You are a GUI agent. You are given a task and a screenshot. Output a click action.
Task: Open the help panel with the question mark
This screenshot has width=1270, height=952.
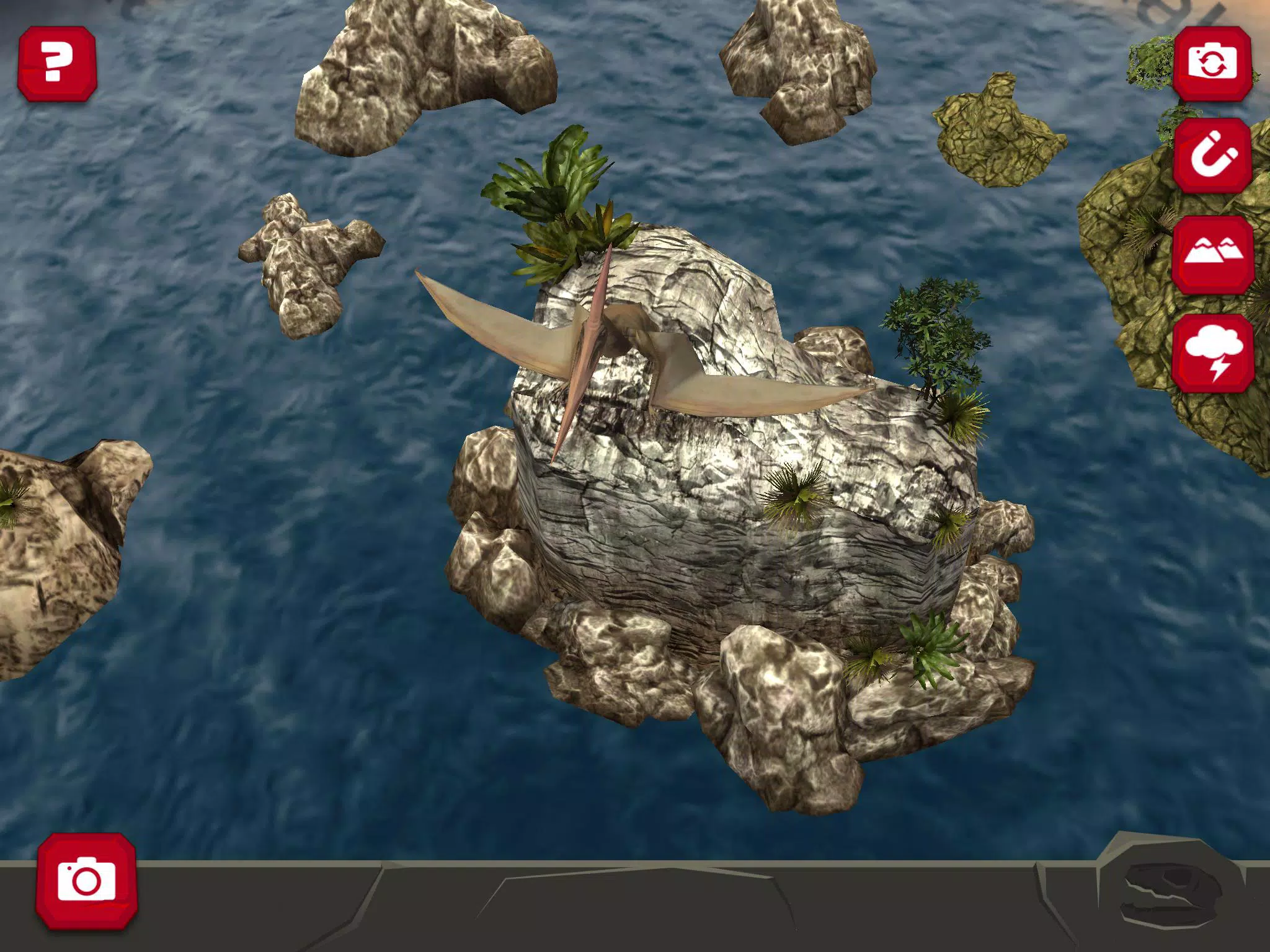pyautogui.click(x=59, y=65)
